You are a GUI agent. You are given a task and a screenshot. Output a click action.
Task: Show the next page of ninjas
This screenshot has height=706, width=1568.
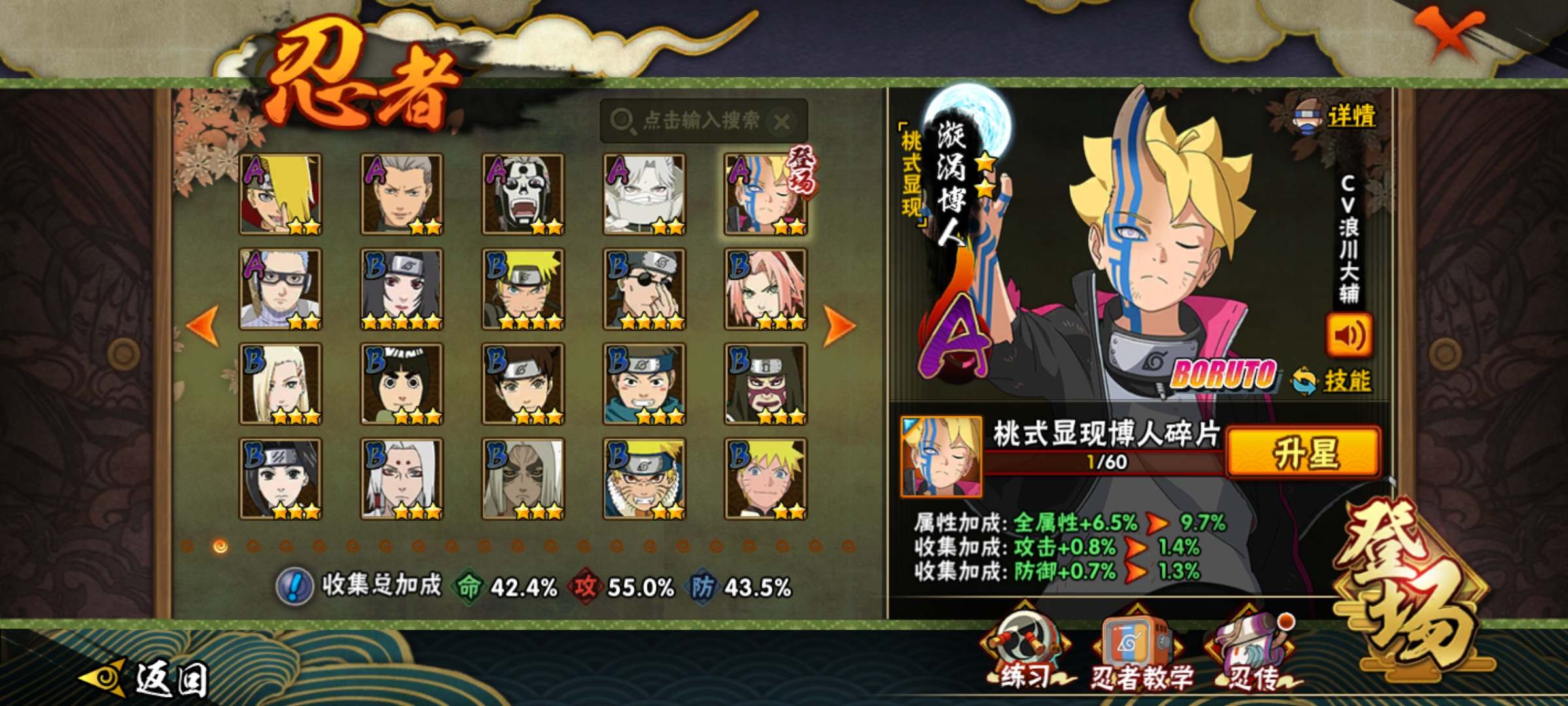point(839,325)
